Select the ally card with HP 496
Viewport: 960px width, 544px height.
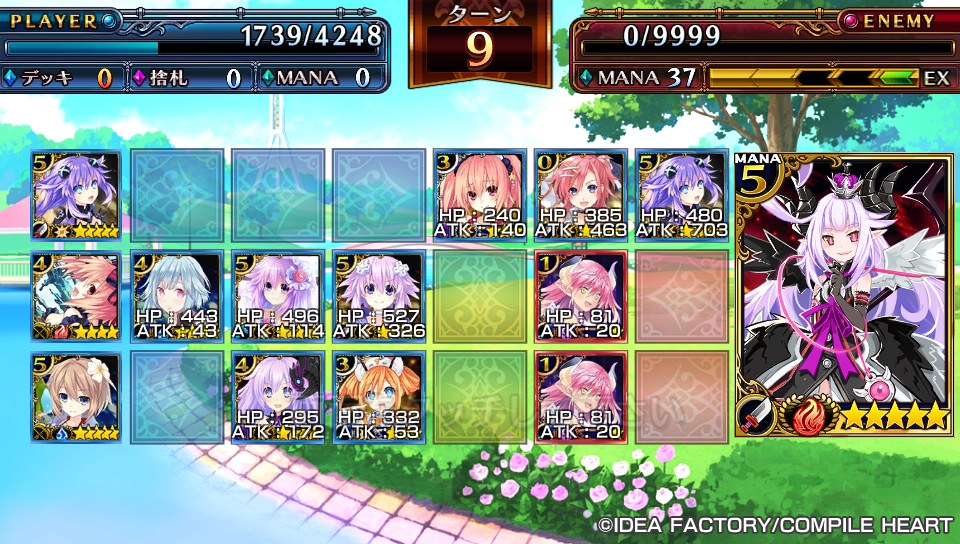(x=277, y=296)
